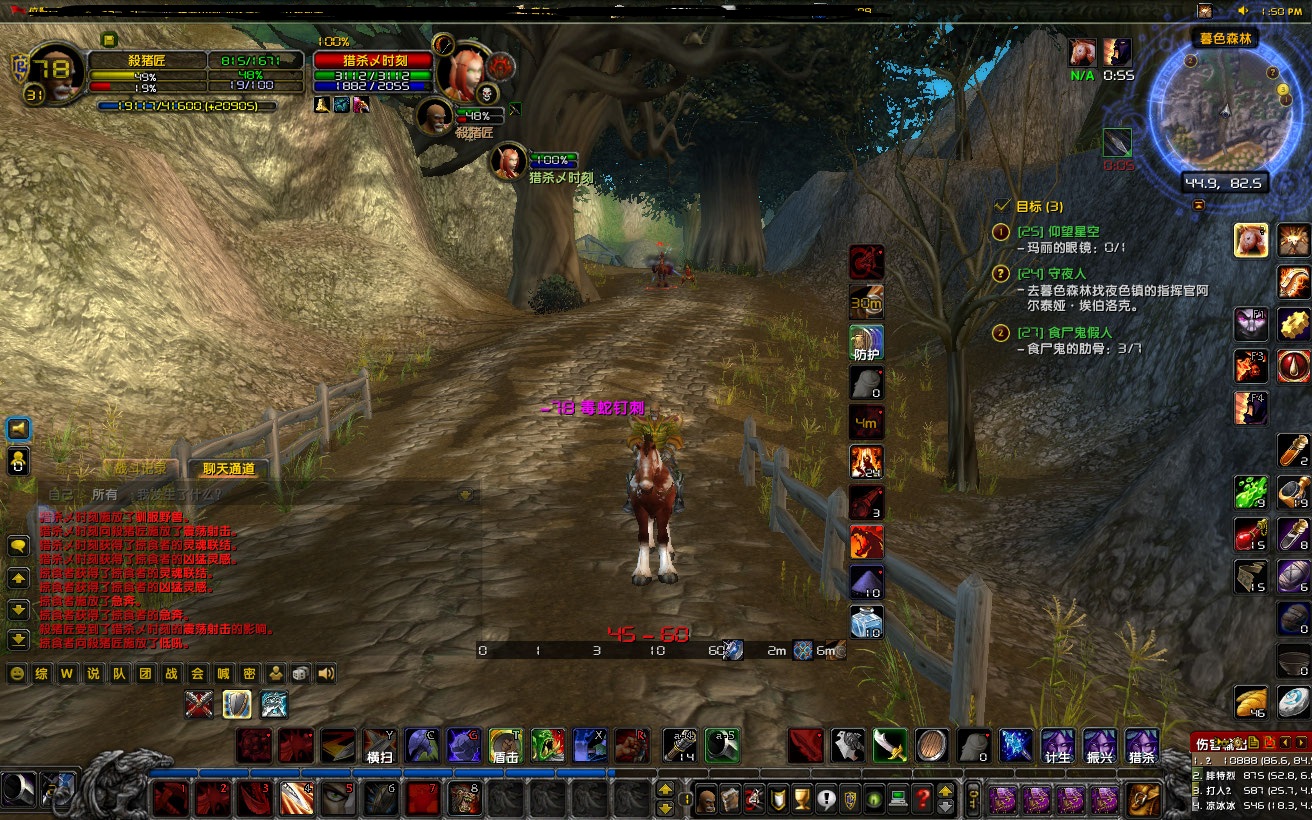Use the squirrel item icon beside the quest tracker

1251,240
